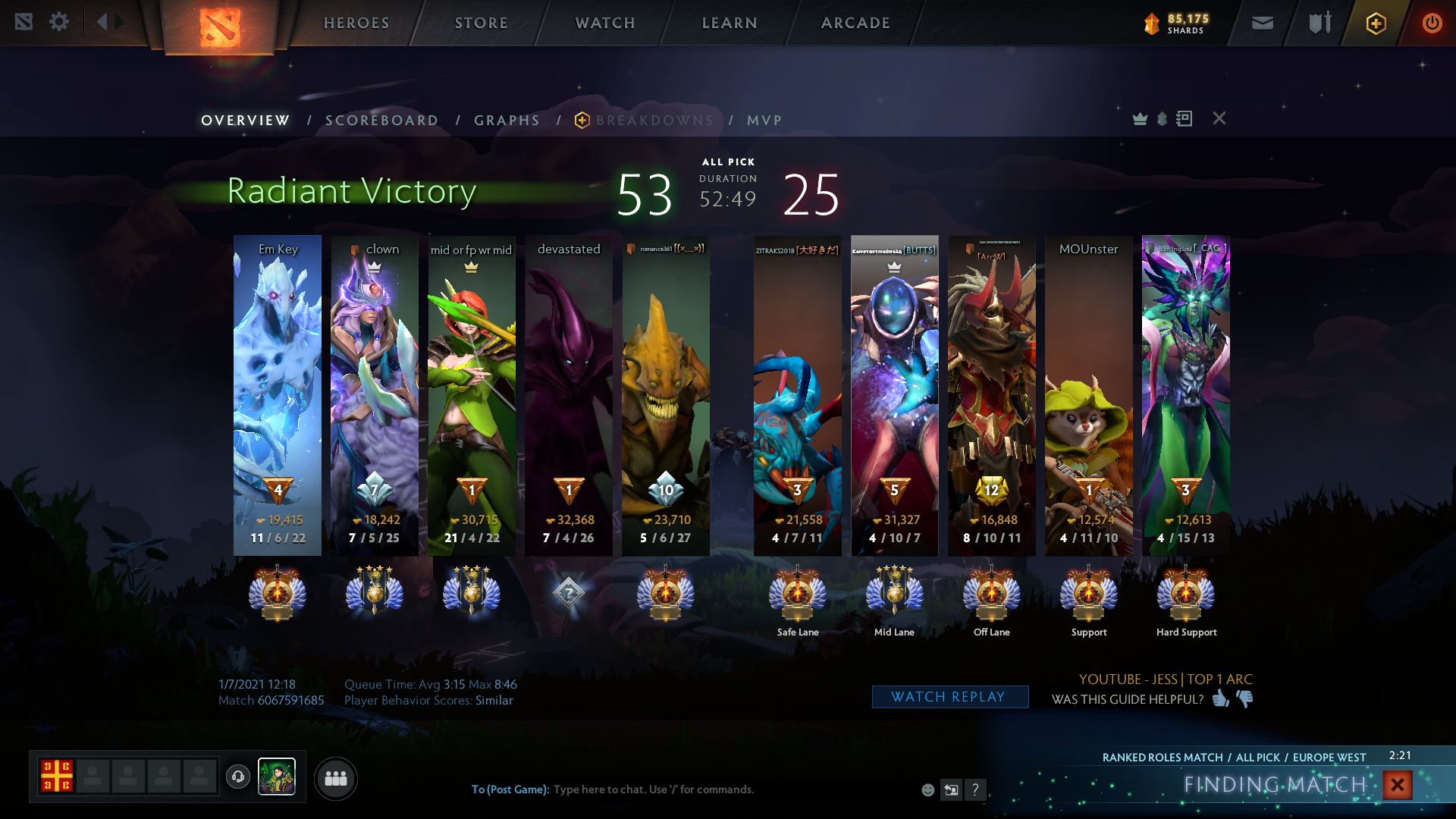Image resolution: width=1456 pixels, height=819 pixels.
Task: Open the Heroes menu
Action: 356,23
